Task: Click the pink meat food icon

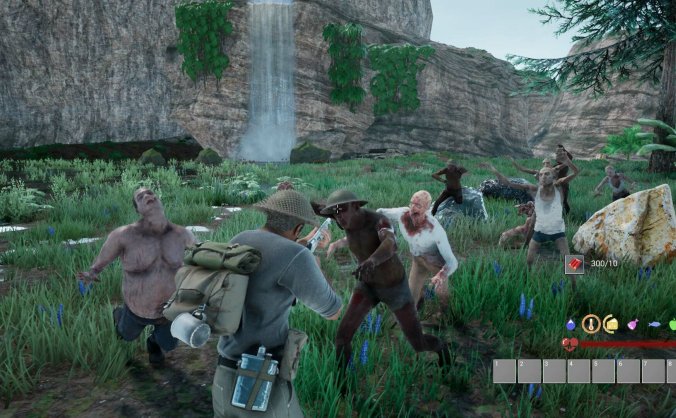Action: pos(632,324)
